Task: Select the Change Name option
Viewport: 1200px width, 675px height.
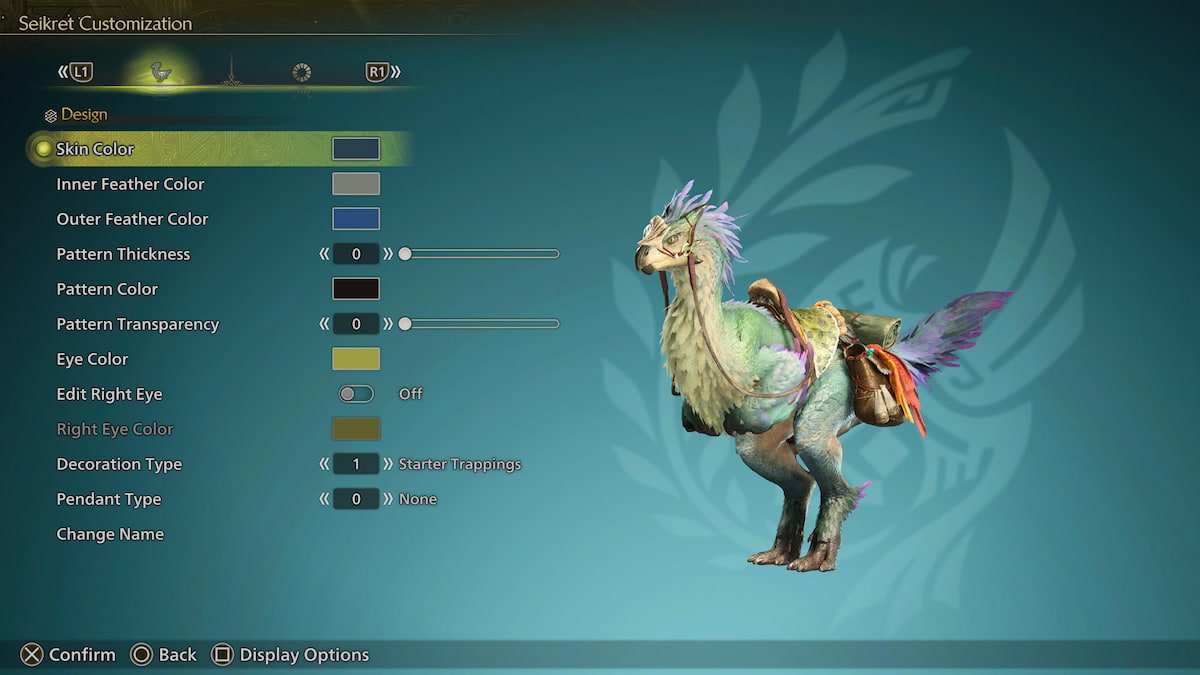Action: [x=110, y=534]
